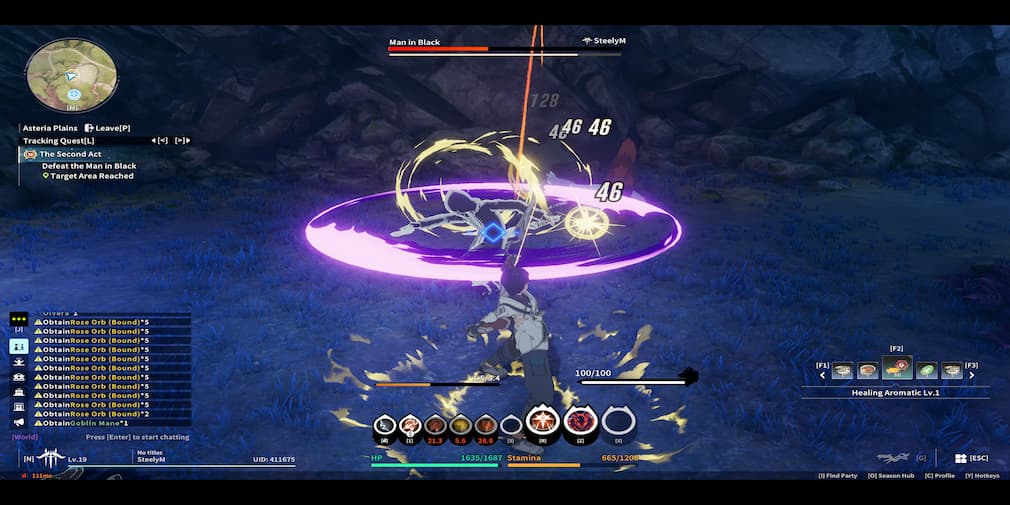This screenshot has width=1010, height=505.
Task: Cycle the item bar to the right
Action: (972, 376)
